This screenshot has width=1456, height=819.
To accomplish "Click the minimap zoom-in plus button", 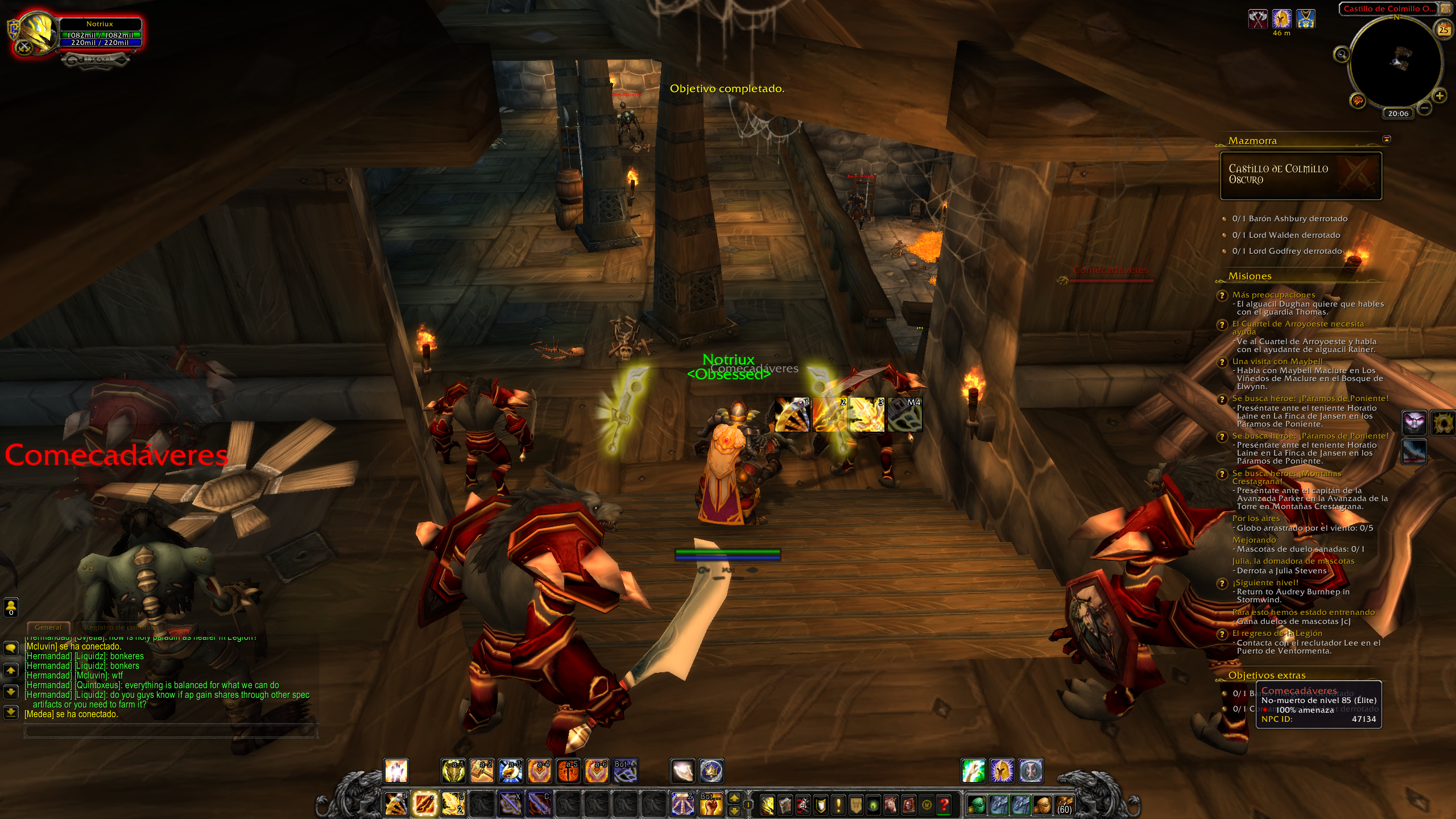I will coord(1440,96).
